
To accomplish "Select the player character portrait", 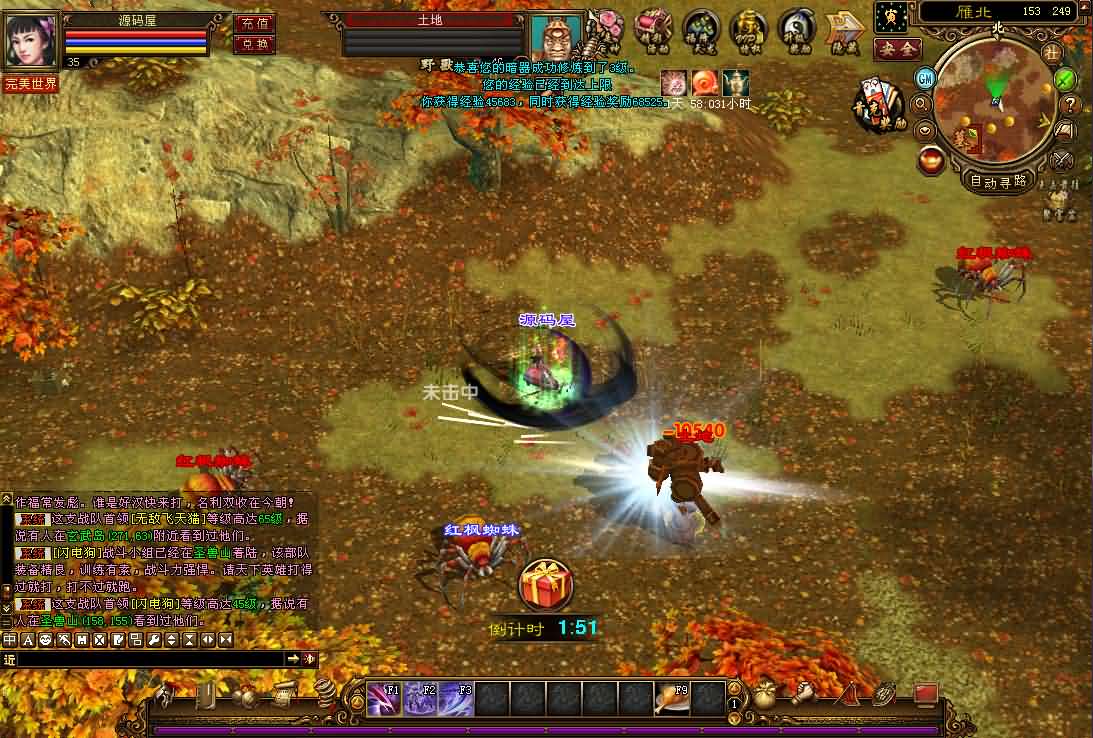I will tap(30, 40).
